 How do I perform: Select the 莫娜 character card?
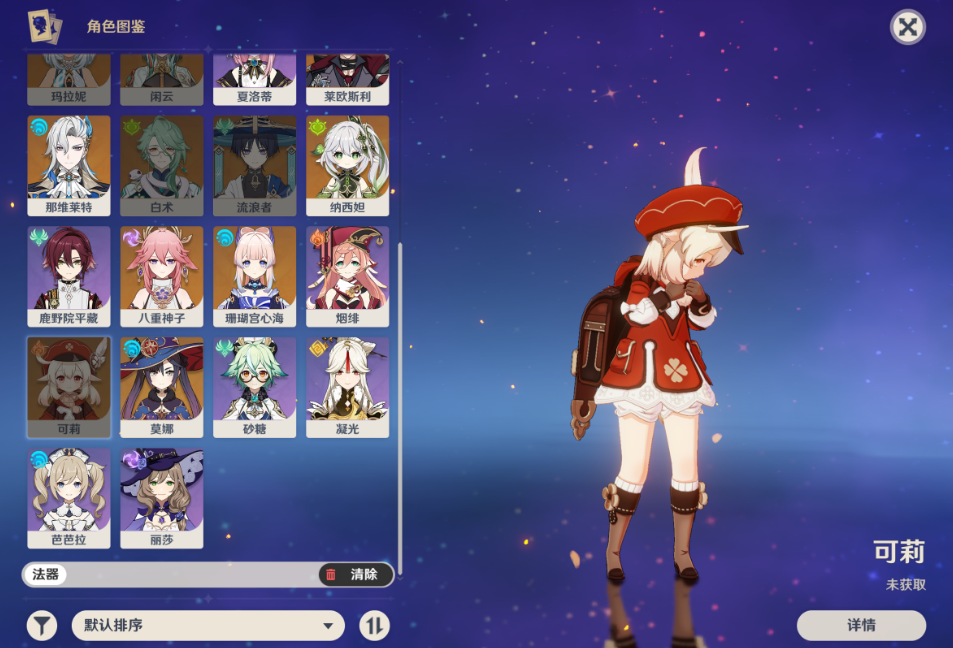tap(162, 387)
